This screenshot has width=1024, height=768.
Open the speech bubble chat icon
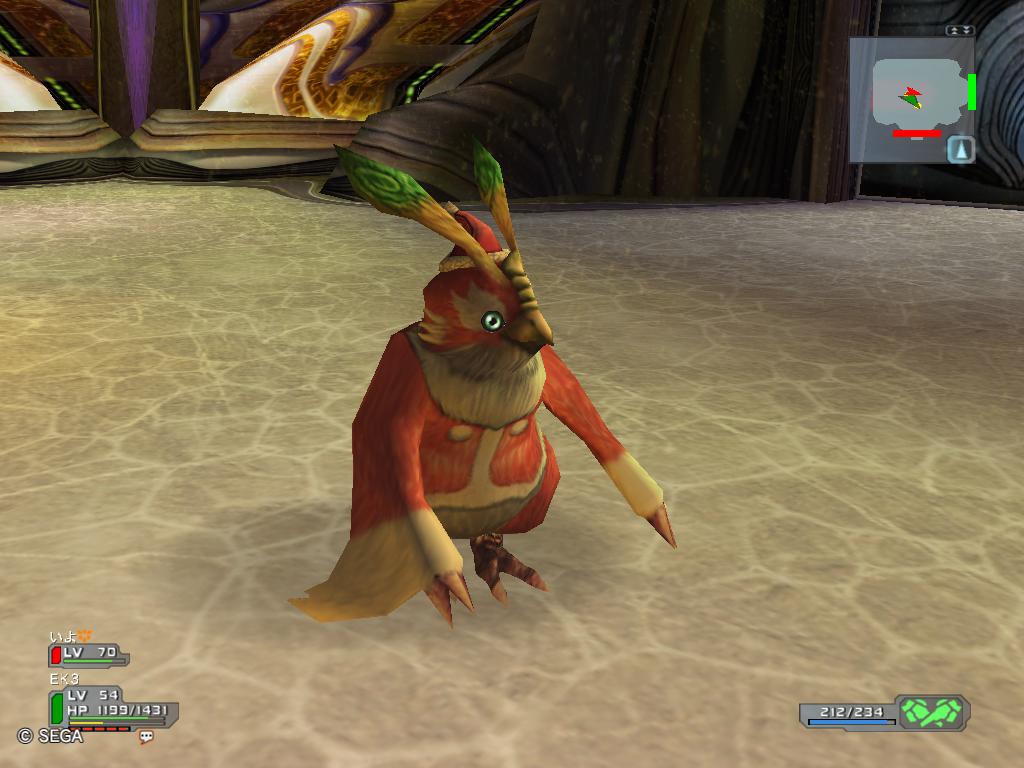click(x=147, y=737)
